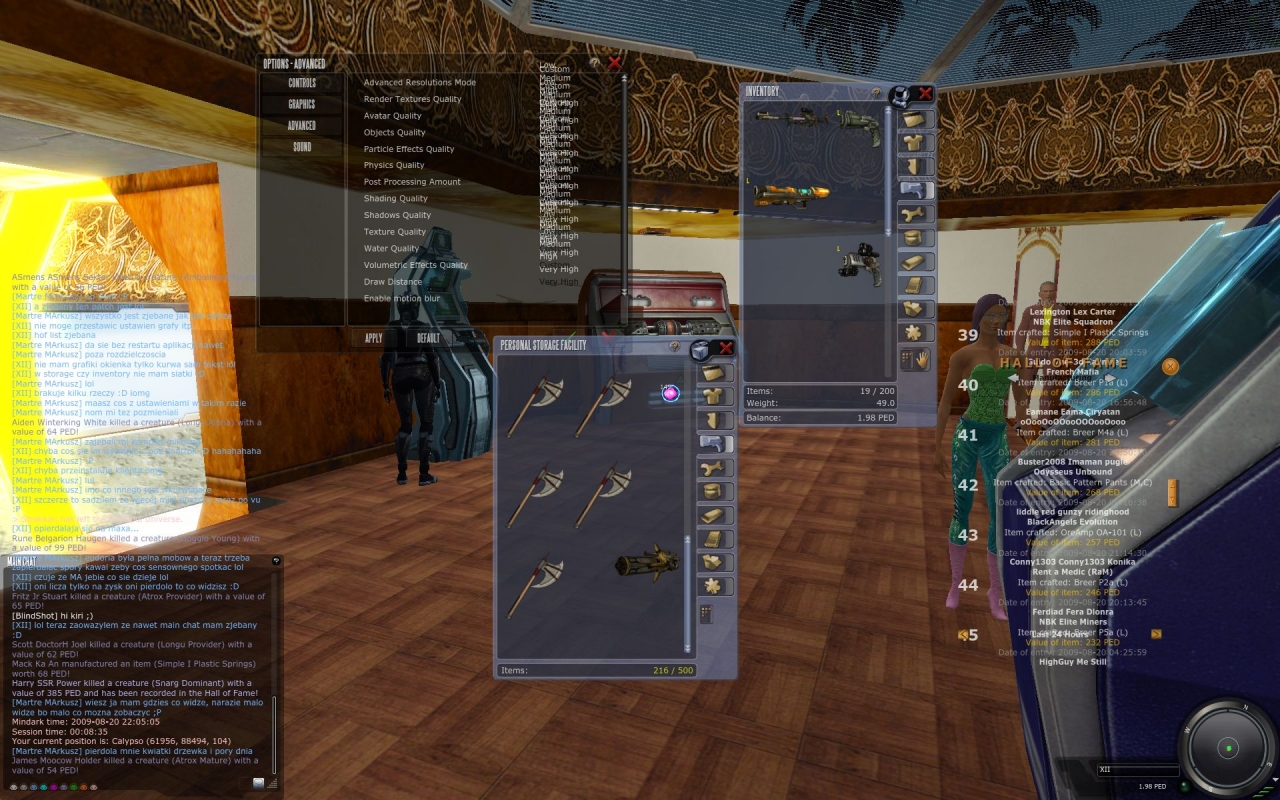This screenshot has height=800, width=1280.
Task: Pick the pink orb item in storage
Action: click(x=671, y=393)
